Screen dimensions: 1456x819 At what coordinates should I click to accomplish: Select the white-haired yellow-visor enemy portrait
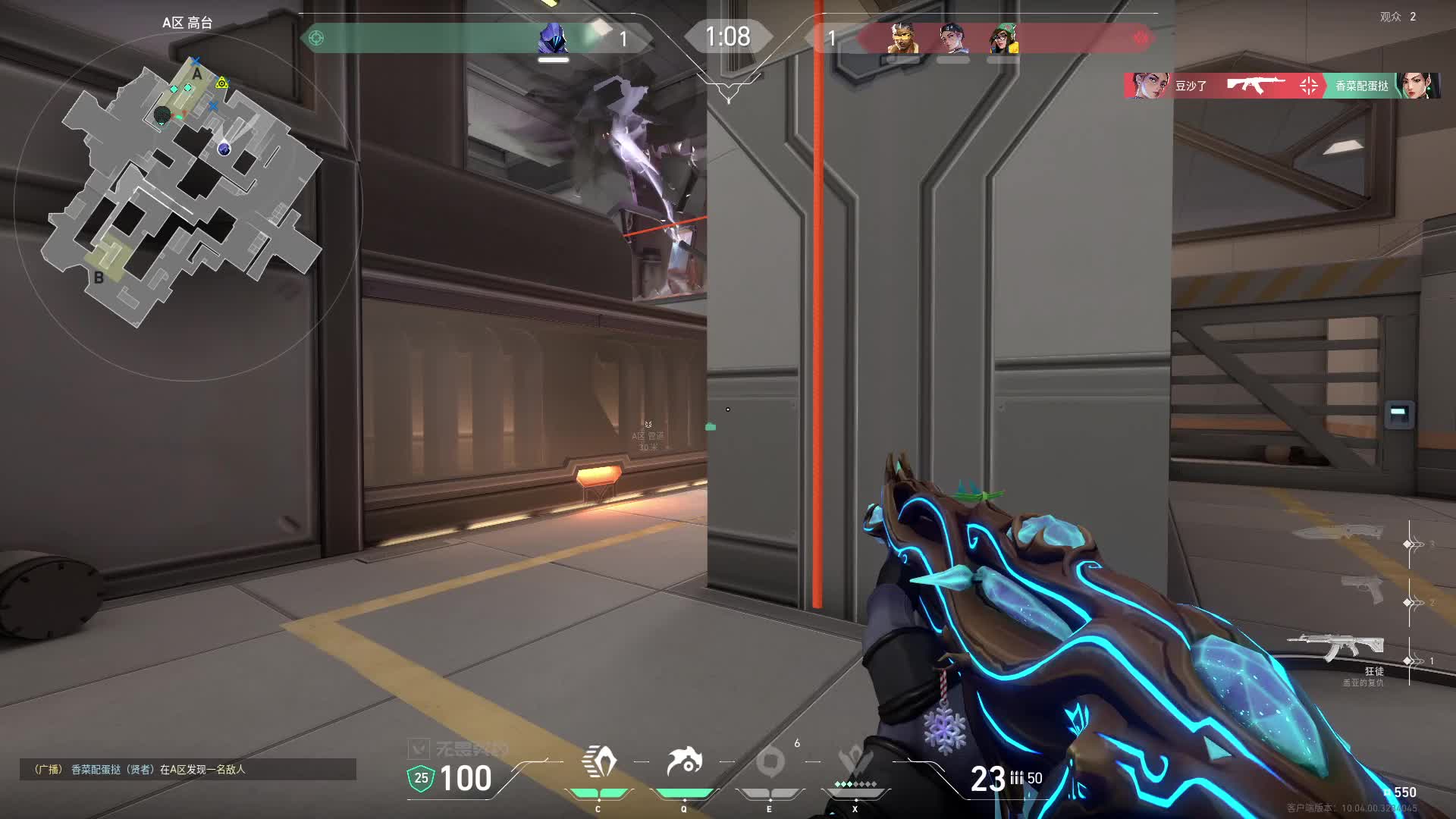pos(902,38)
